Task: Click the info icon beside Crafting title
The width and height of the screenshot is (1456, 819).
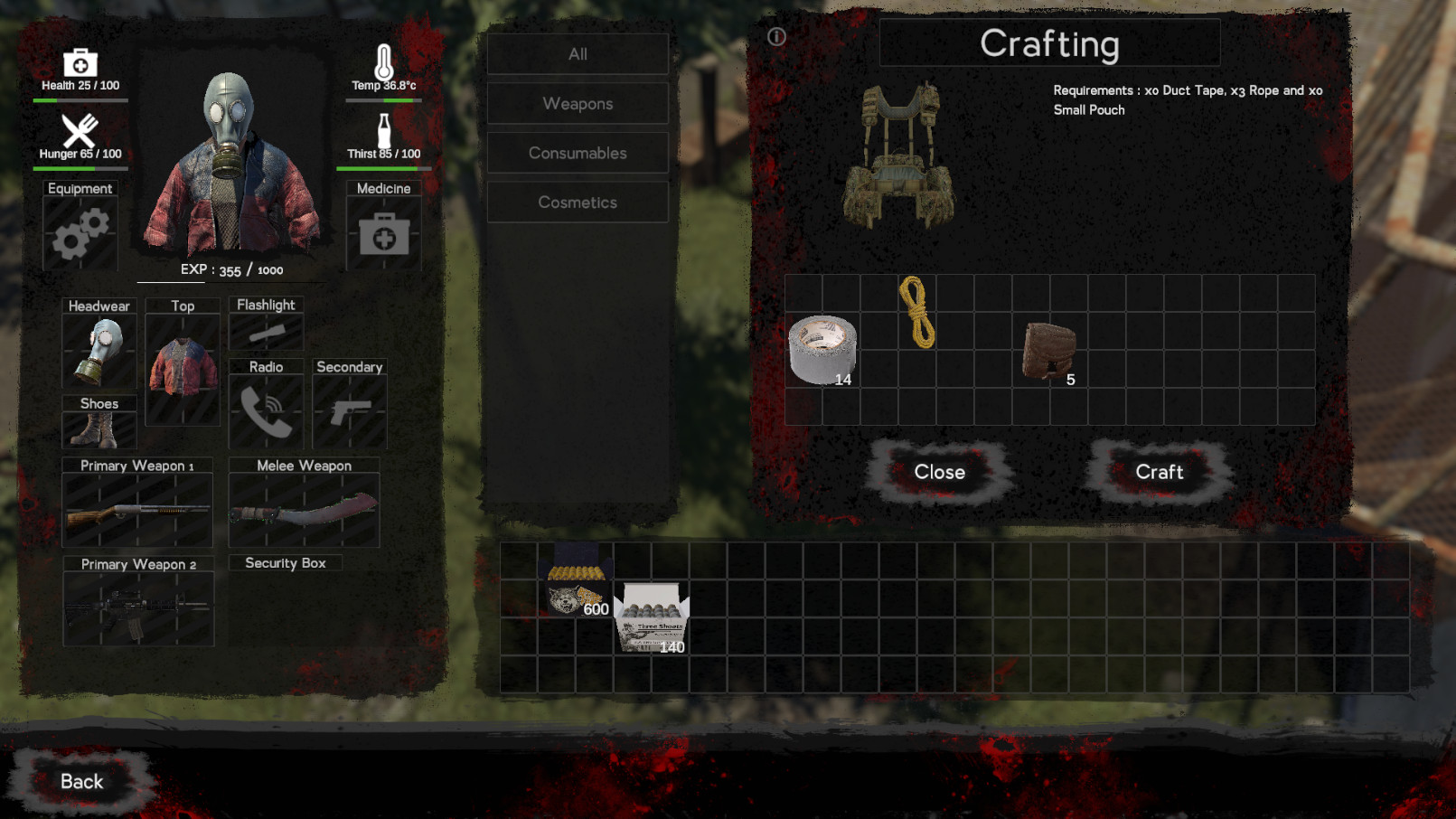Action: (775, 38)
